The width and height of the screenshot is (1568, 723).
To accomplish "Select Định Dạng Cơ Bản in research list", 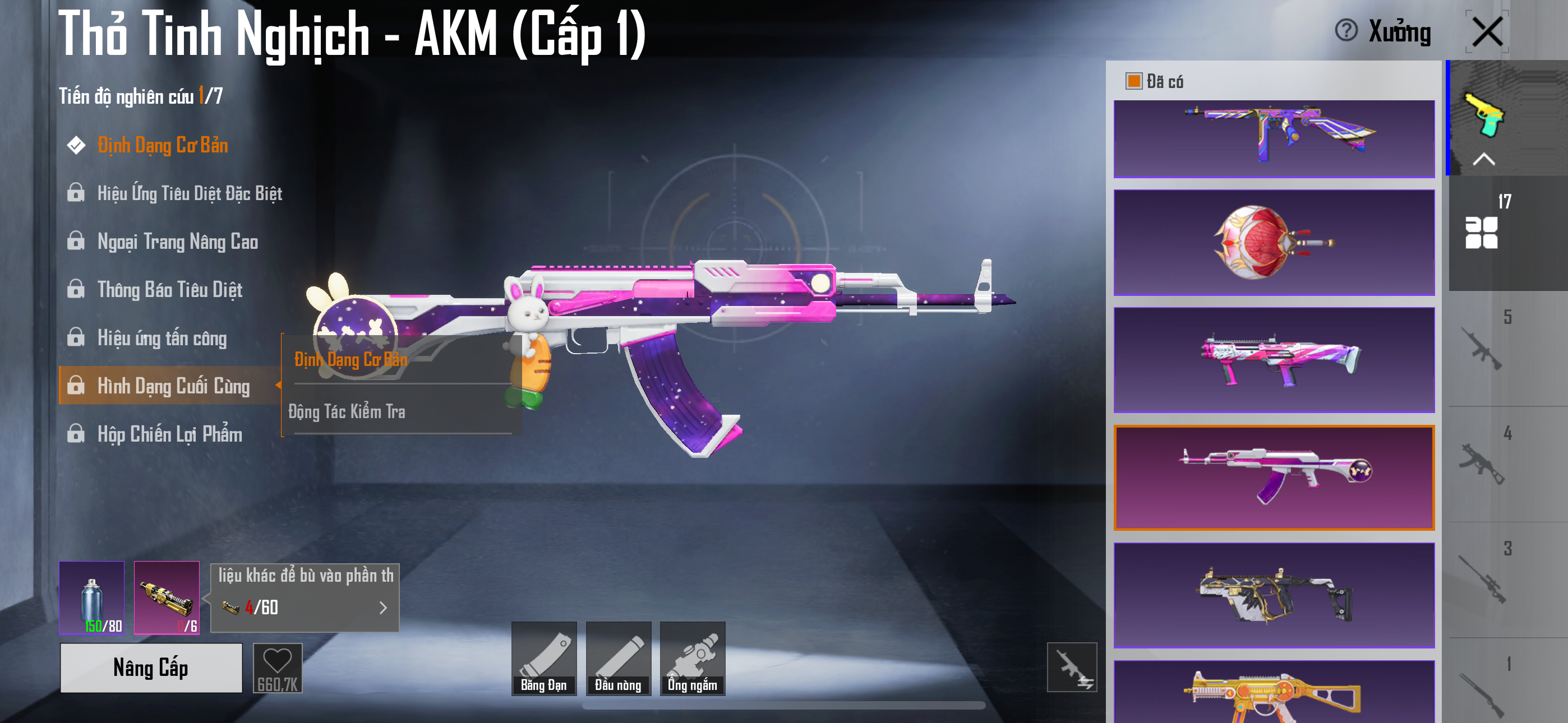I will [x=163, y=146].
